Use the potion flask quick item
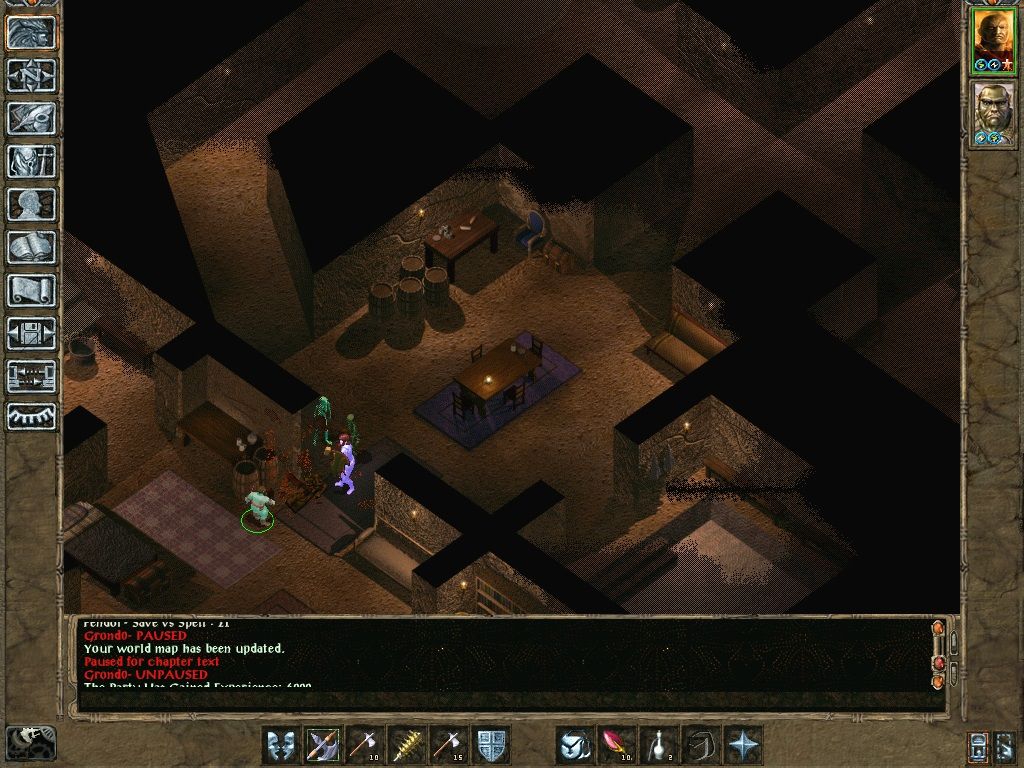Screen dimensions: 1024x768 point(659,745)
